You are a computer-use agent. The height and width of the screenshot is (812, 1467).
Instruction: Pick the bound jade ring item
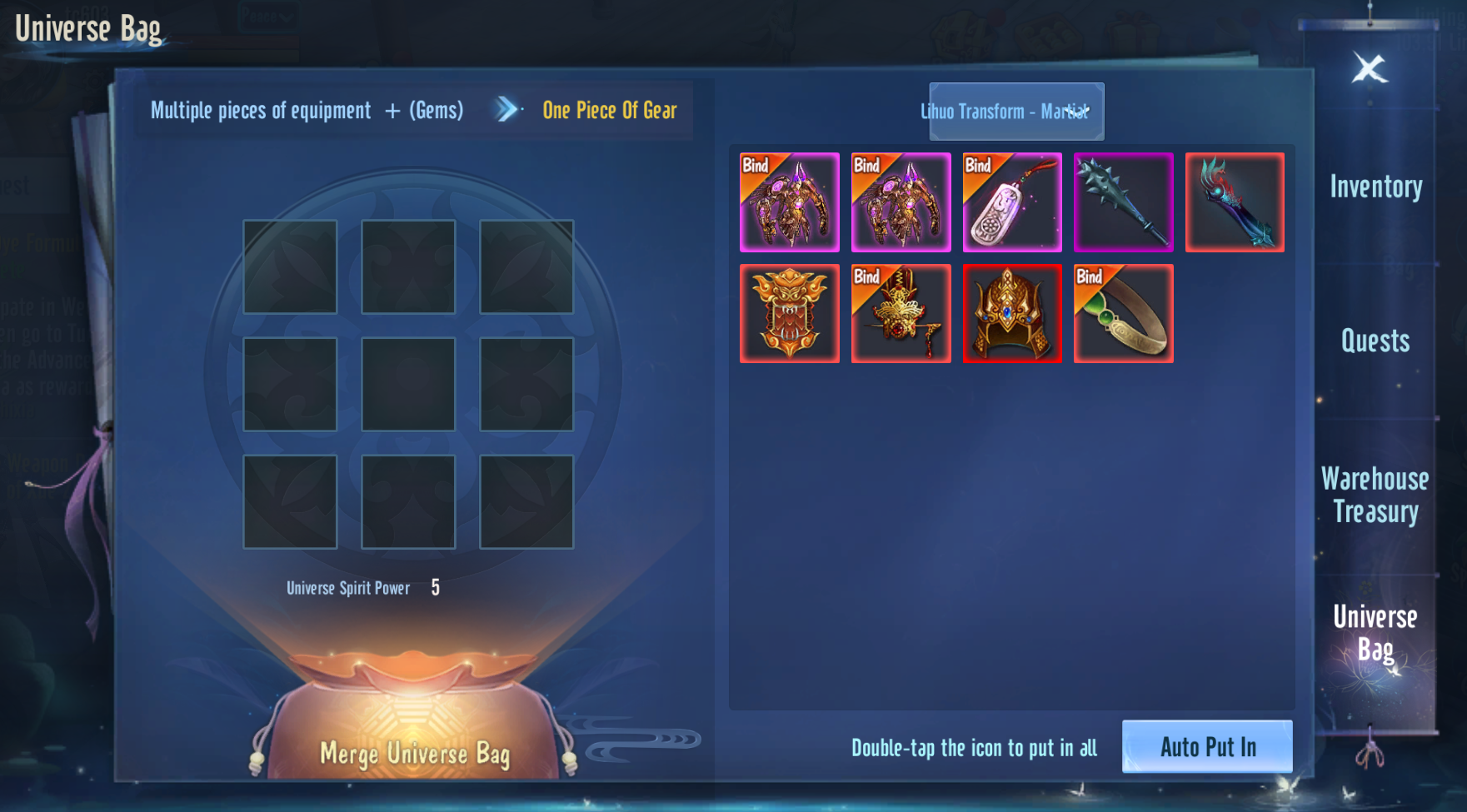tap(1123, 314)
